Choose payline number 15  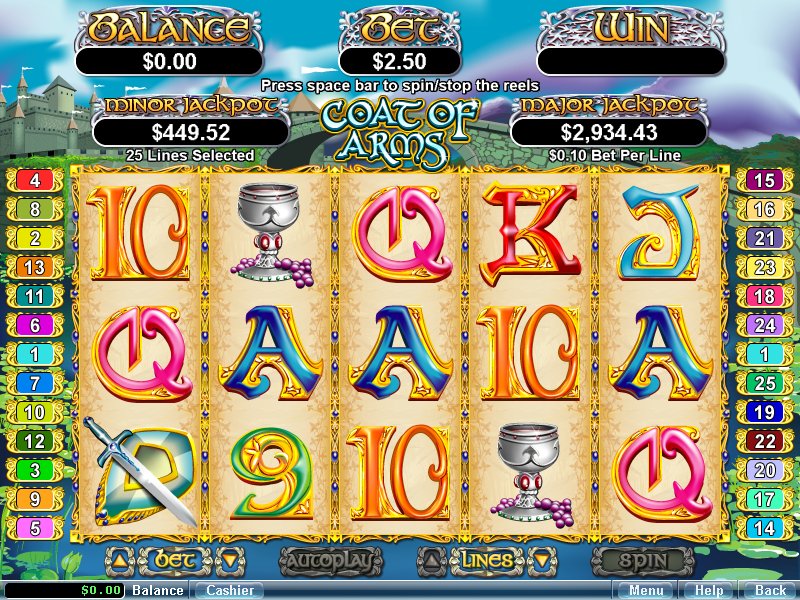pyautogui.click(x=764, y=181)
